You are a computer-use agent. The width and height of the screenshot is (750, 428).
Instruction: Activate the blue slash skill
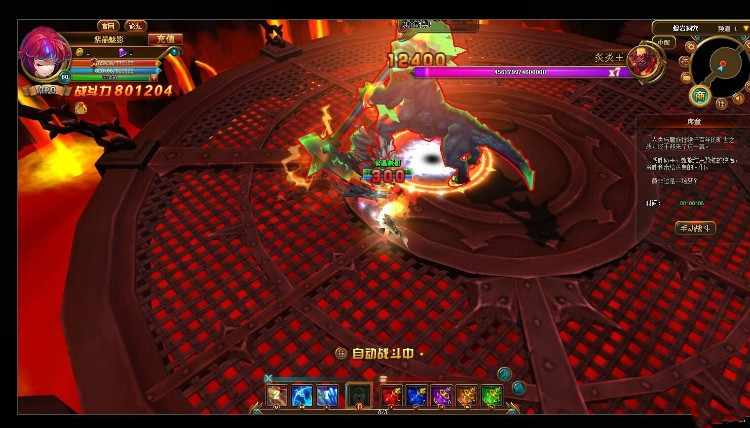(x=302, y=396)
